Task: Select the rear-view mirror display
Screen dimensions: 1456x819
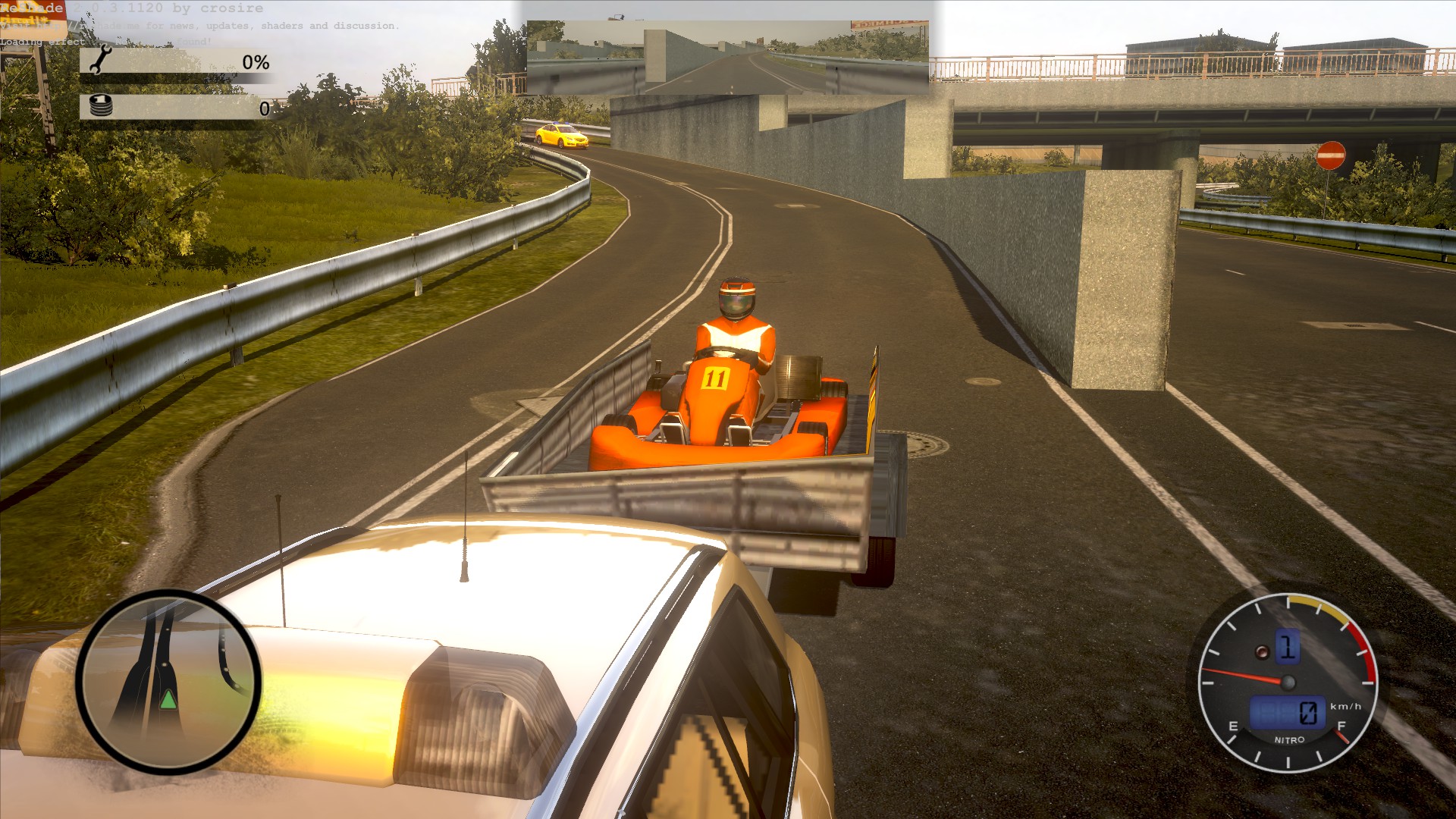Action: point(727,58)
